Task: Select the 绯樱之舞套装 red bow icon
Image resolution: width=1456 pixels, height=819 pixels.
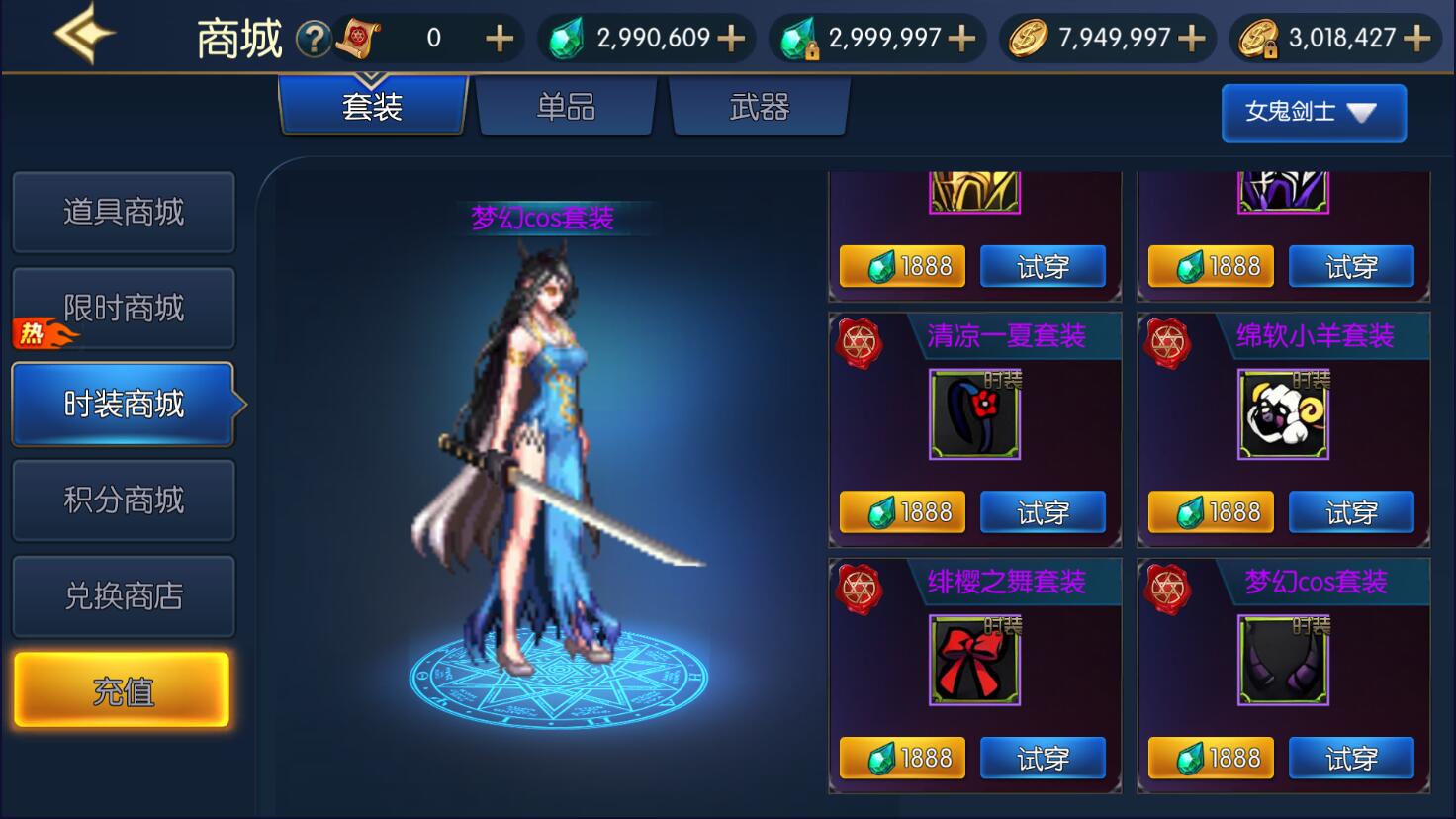Action: tap(974, 660)
